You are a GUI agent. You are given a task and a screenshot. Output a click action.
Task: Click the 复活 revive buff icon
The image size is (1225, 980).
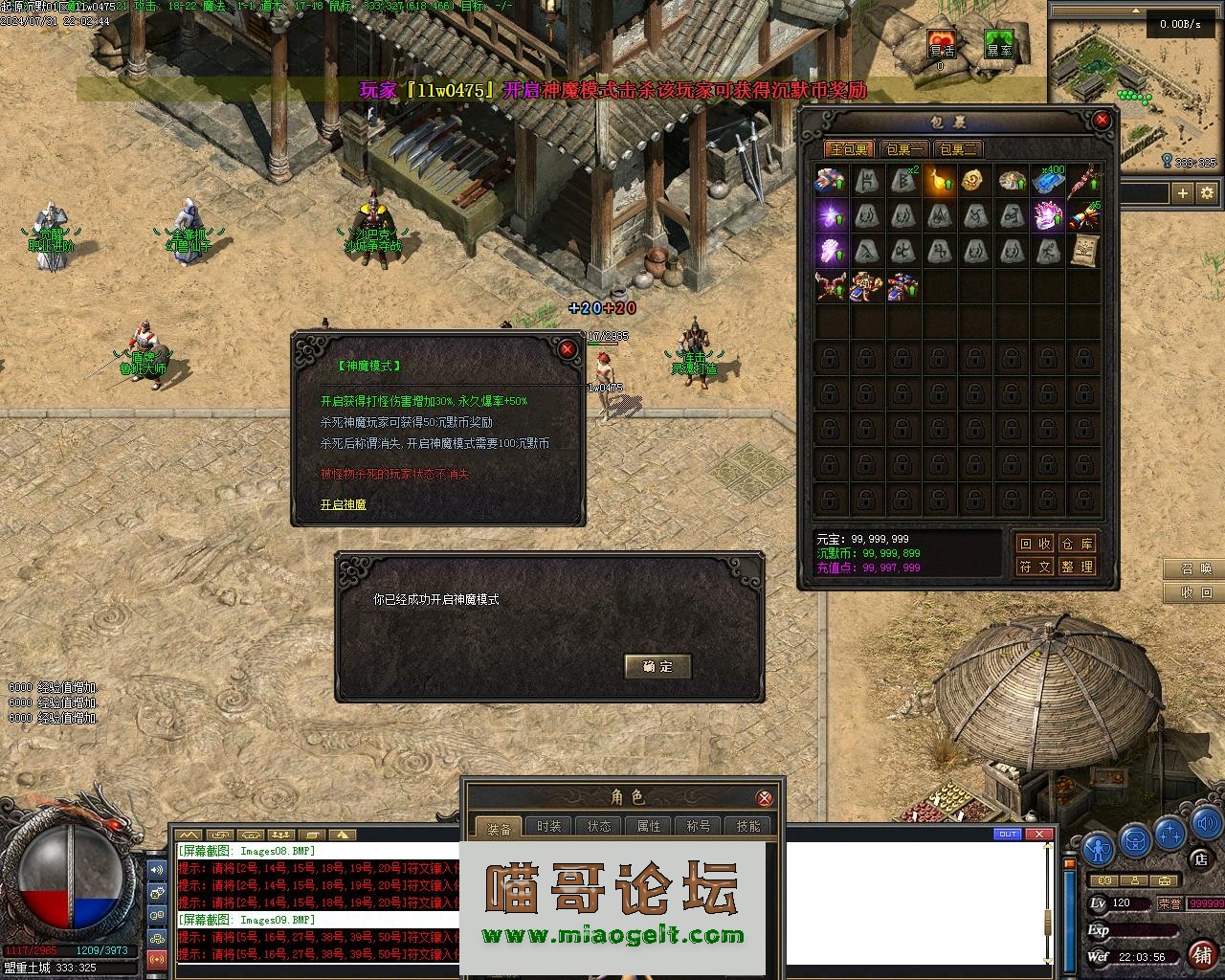pyautogui.click(x=942, y=45)
